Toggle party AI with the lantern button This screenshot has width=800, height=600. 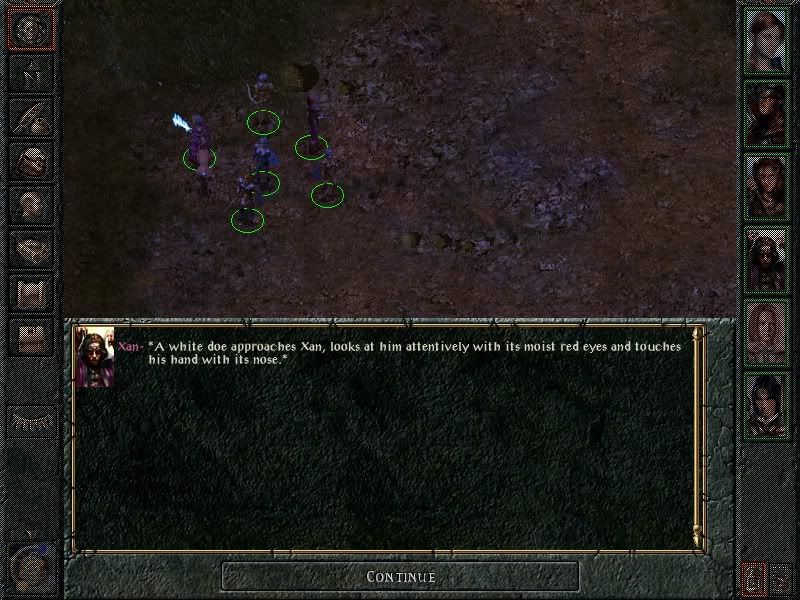[x=753, y=577]
